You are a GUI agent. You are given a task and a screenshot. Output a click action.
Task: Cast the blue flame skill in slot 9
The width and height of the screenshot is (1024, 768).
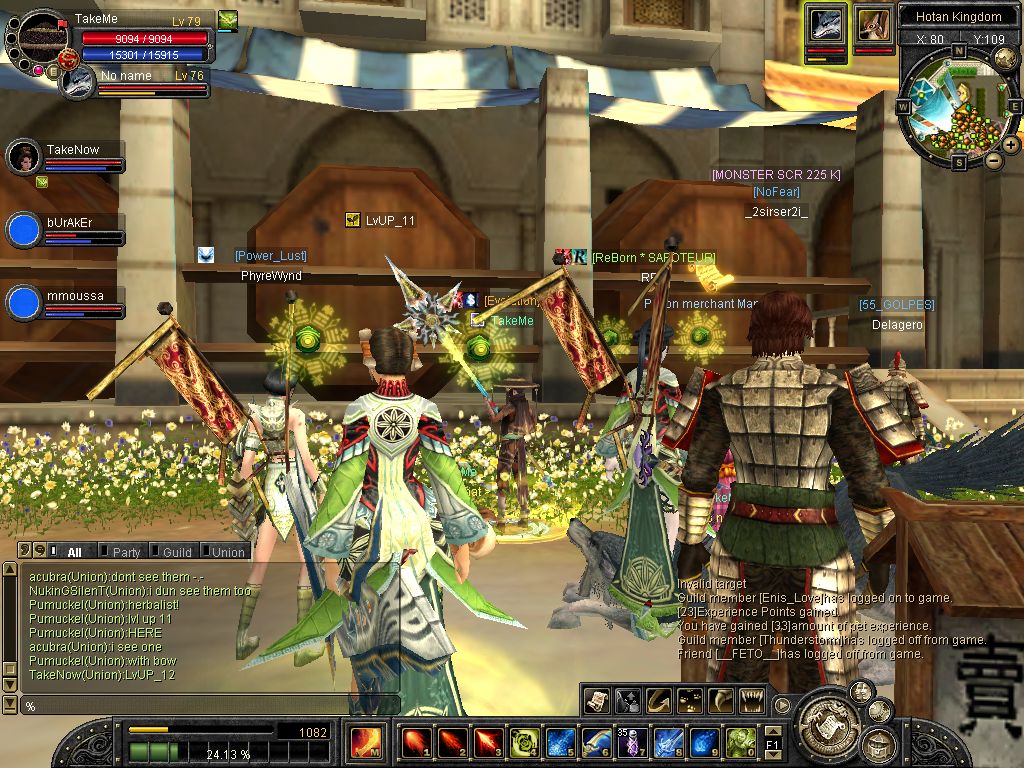point(704,743)
